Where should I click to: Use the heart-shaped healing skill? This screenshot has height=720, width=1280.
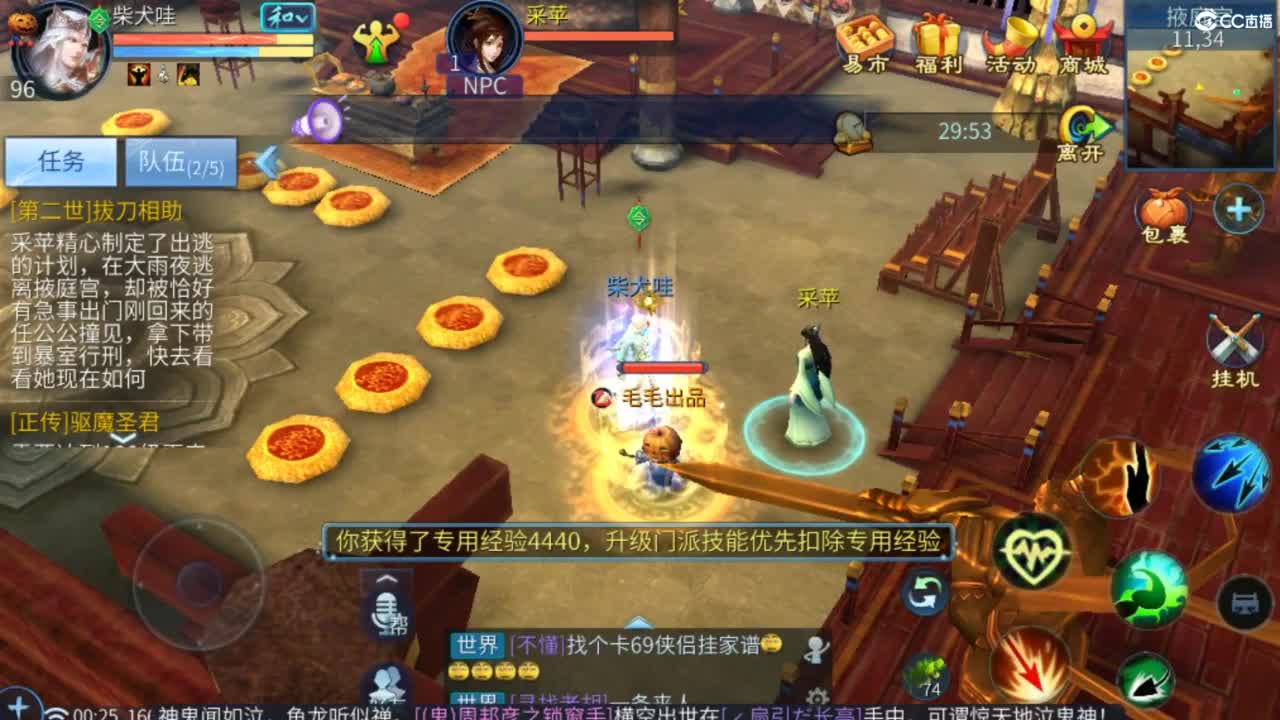[x=1035, y=552]
